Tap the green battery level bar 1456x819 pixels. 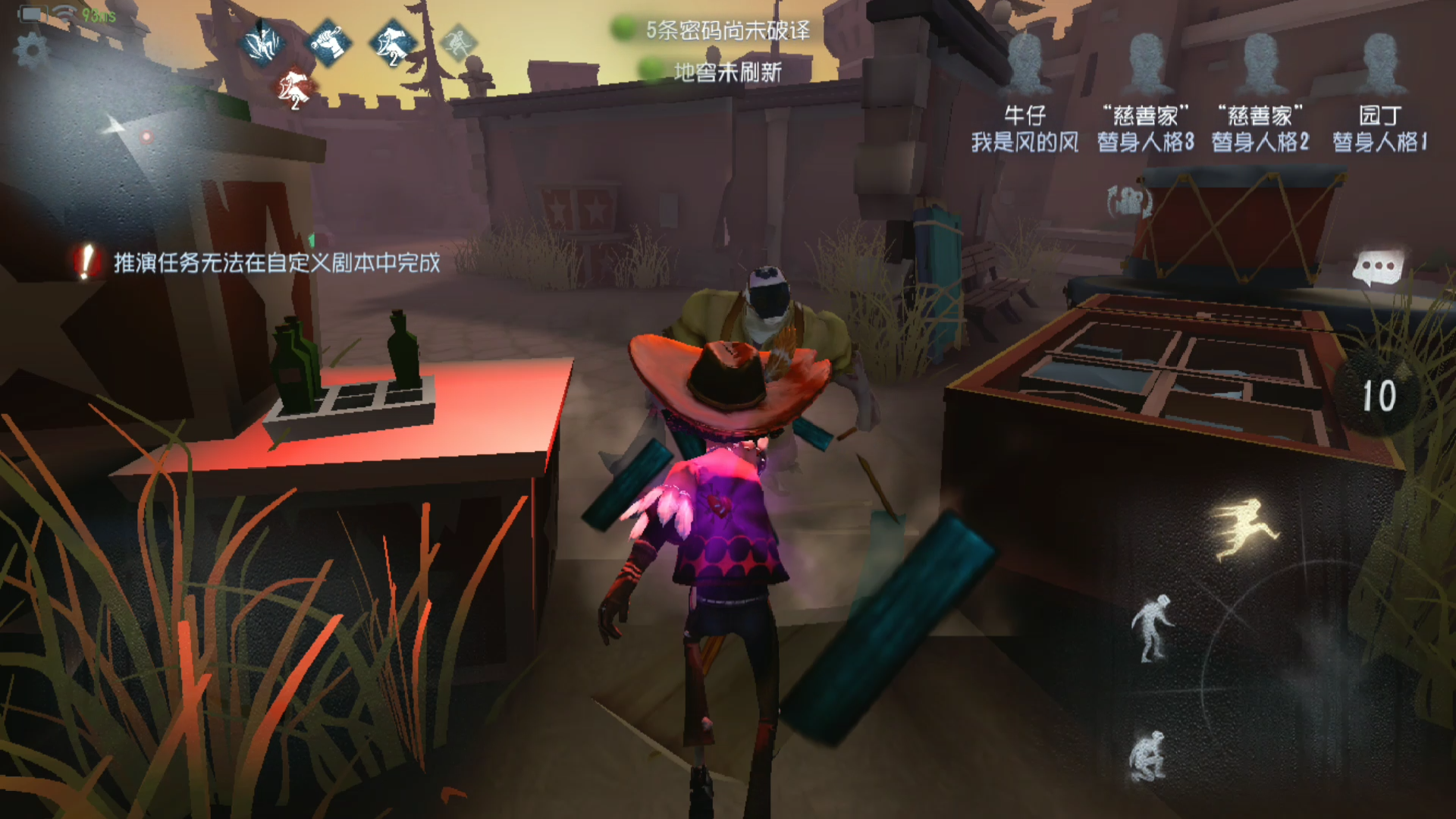33,14
